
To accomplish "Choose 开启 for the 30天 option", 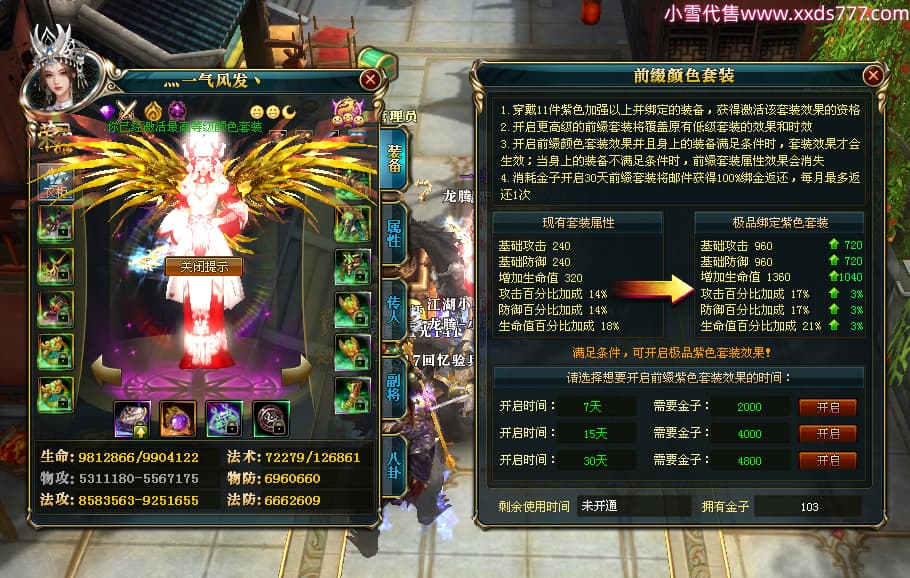I will tap(827, 461).
